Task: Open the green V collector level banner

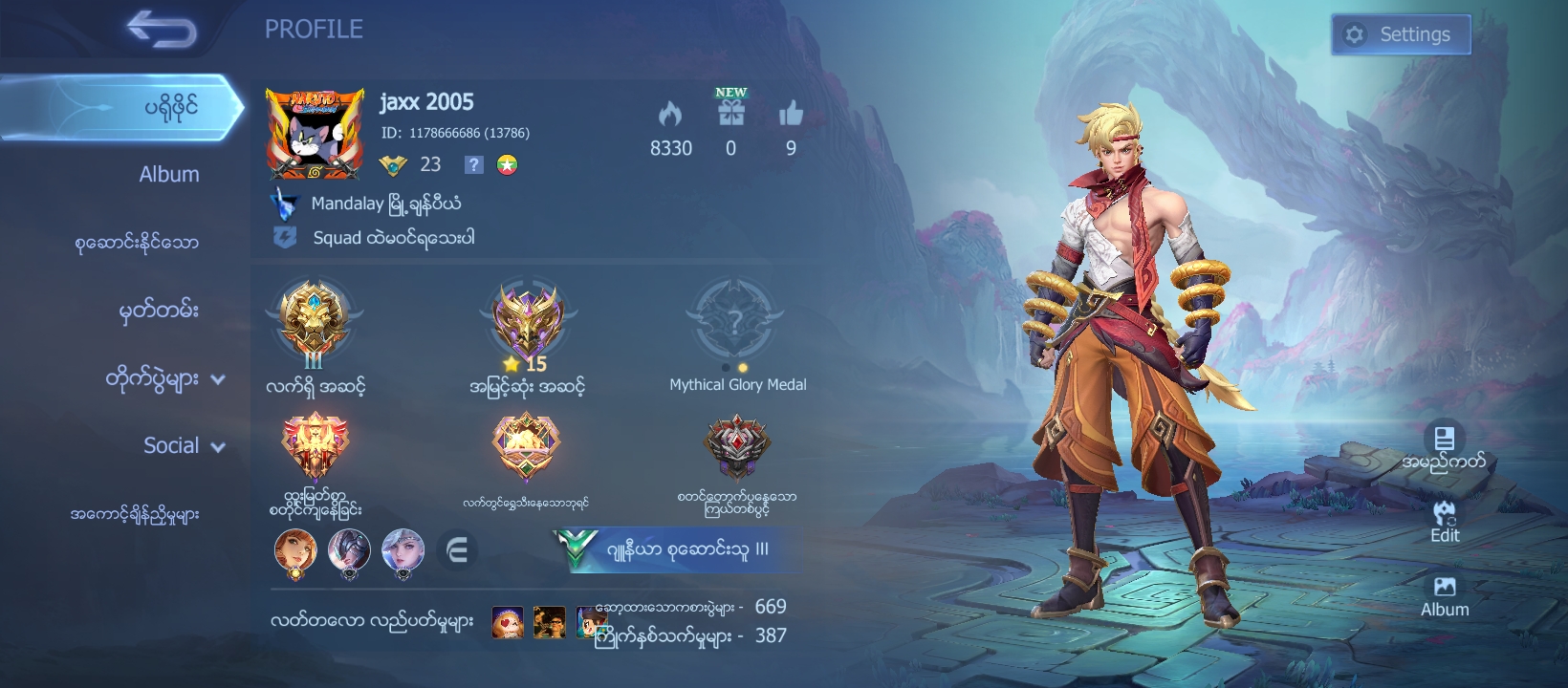Action: [674, 550]
